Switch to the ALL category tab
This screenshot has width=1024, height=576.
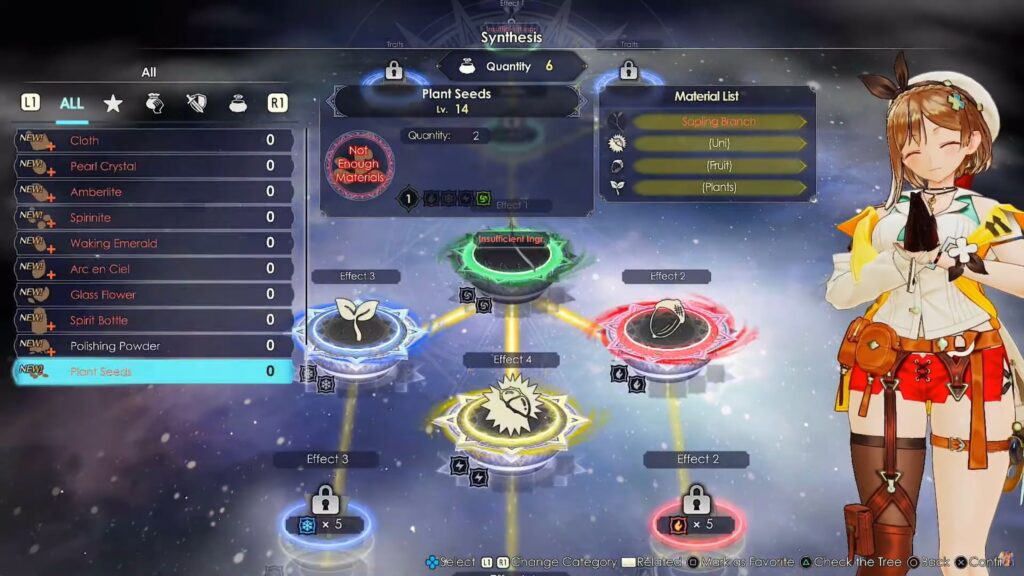(72, 103)
